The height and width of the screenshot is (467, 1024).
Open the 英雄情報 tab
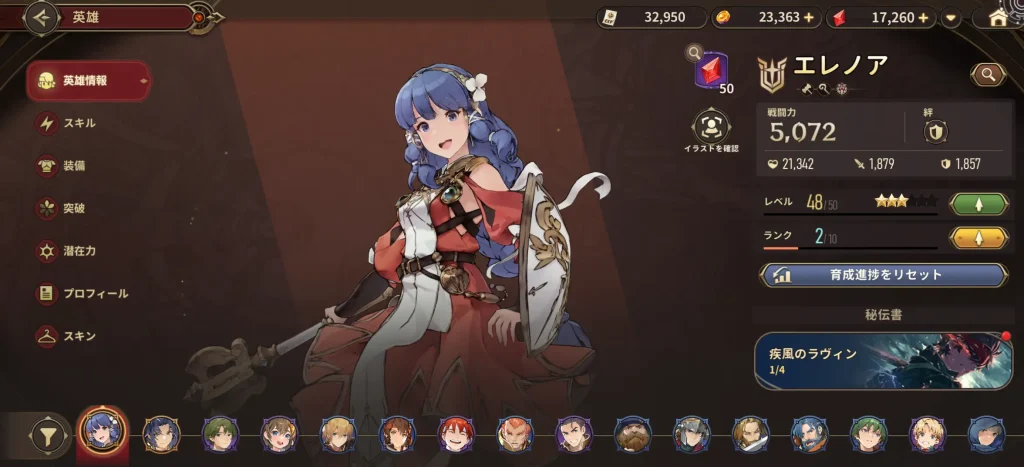click(88, 81)
